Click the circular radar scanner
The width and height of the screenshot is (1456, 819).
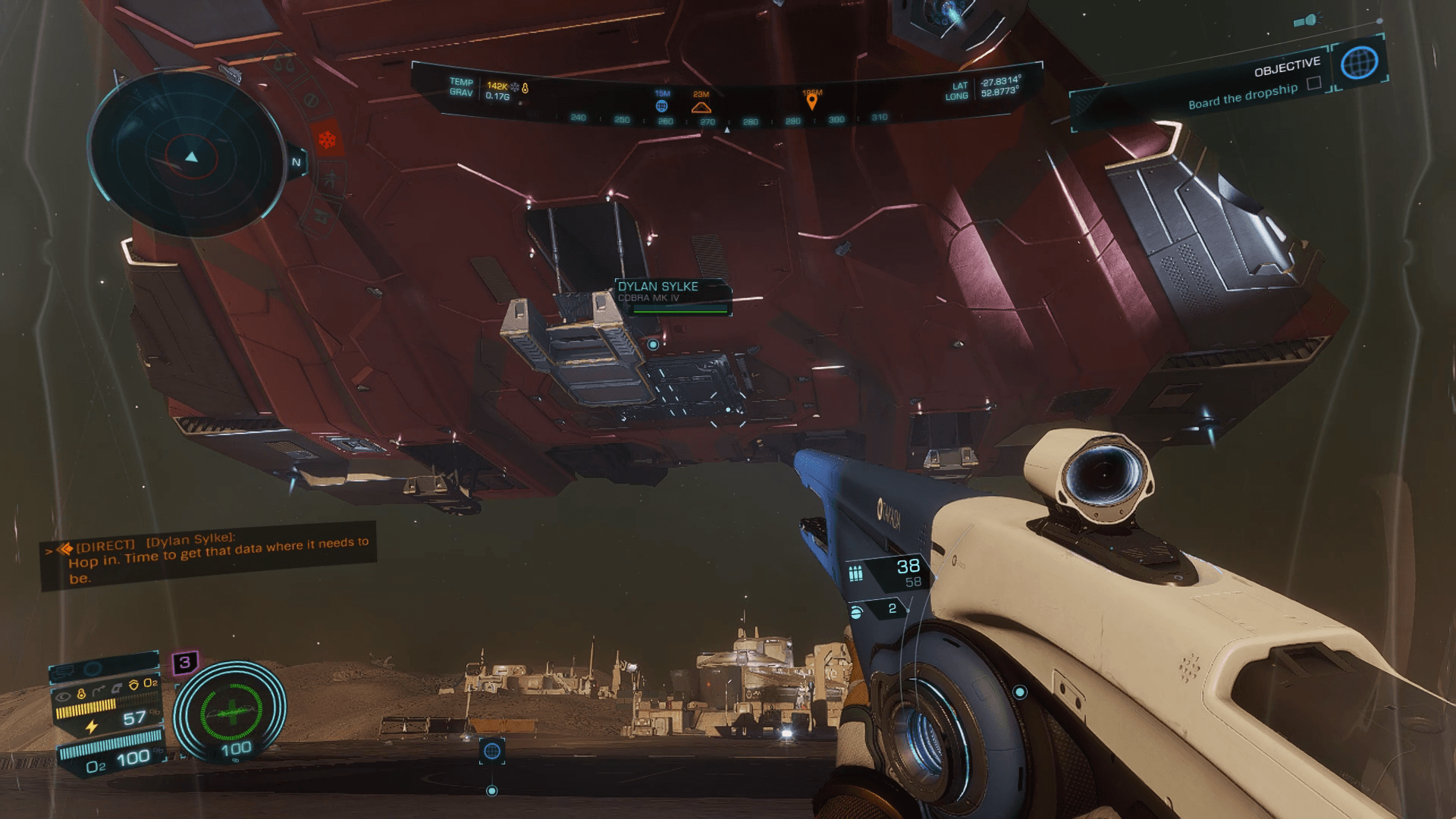(x=188, y=156)
